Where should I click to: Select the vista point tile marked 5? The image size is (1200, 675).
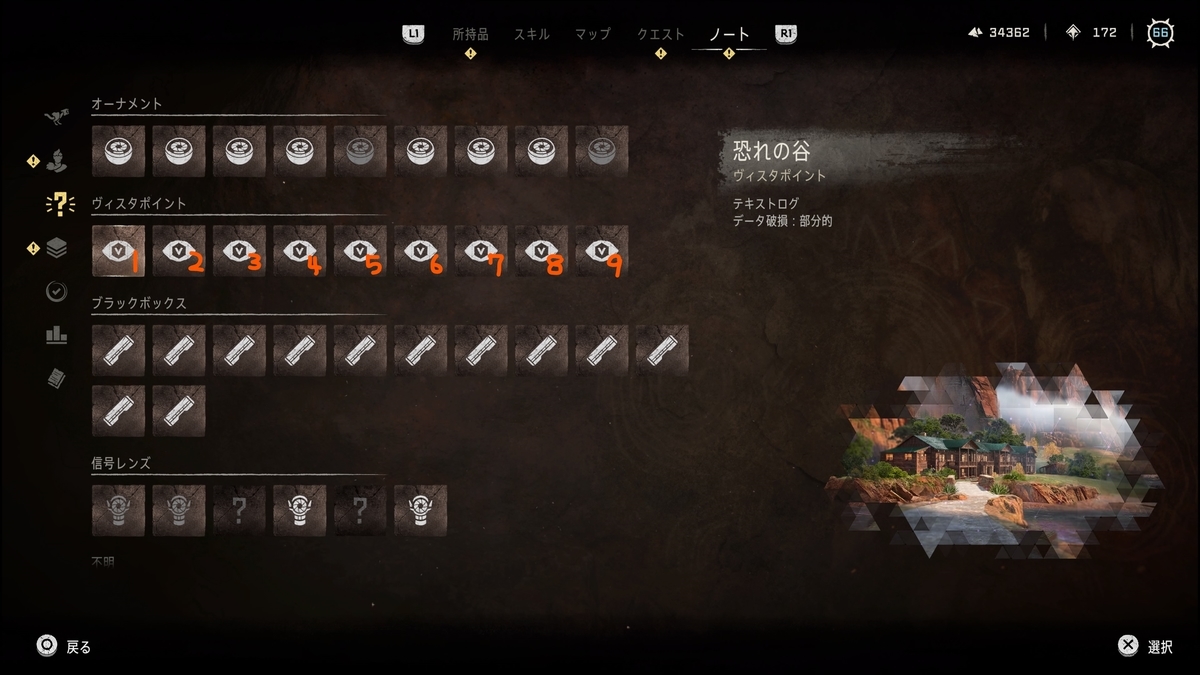tap(360, 251)
